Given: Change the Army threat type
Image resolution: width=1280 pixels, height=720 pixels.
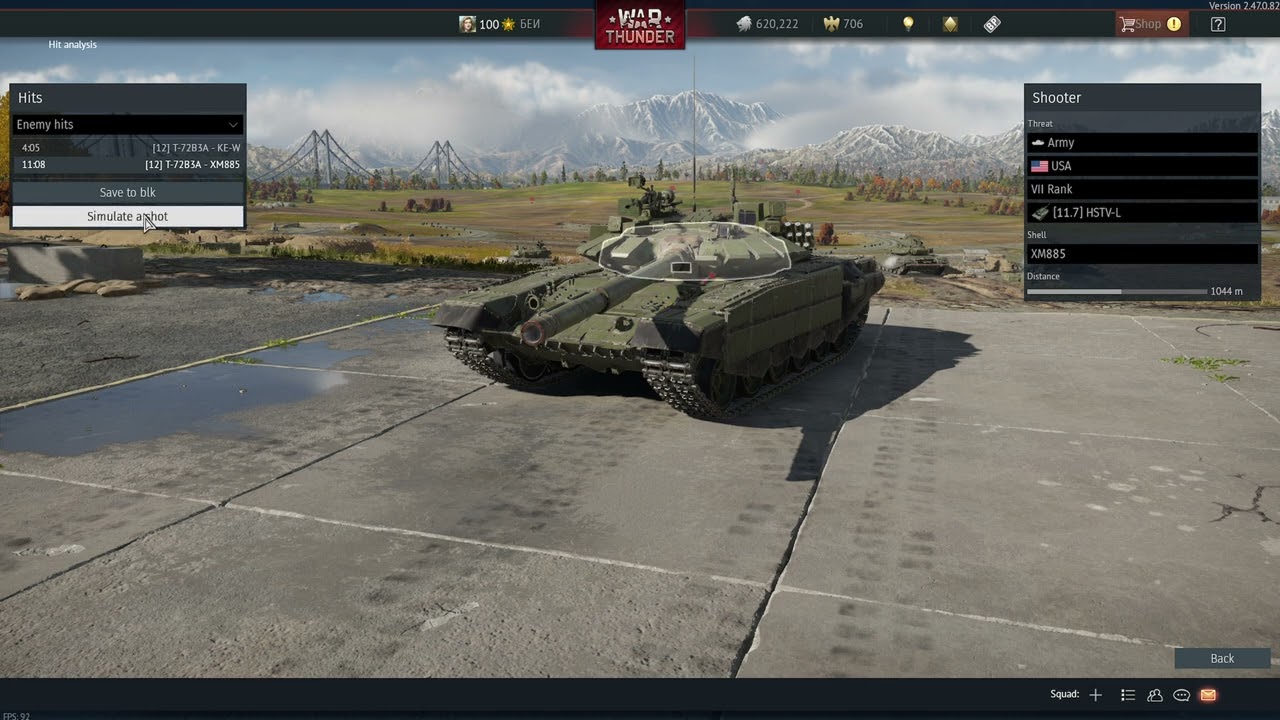Looking at the screenshot, I should tap(1142, 142).
